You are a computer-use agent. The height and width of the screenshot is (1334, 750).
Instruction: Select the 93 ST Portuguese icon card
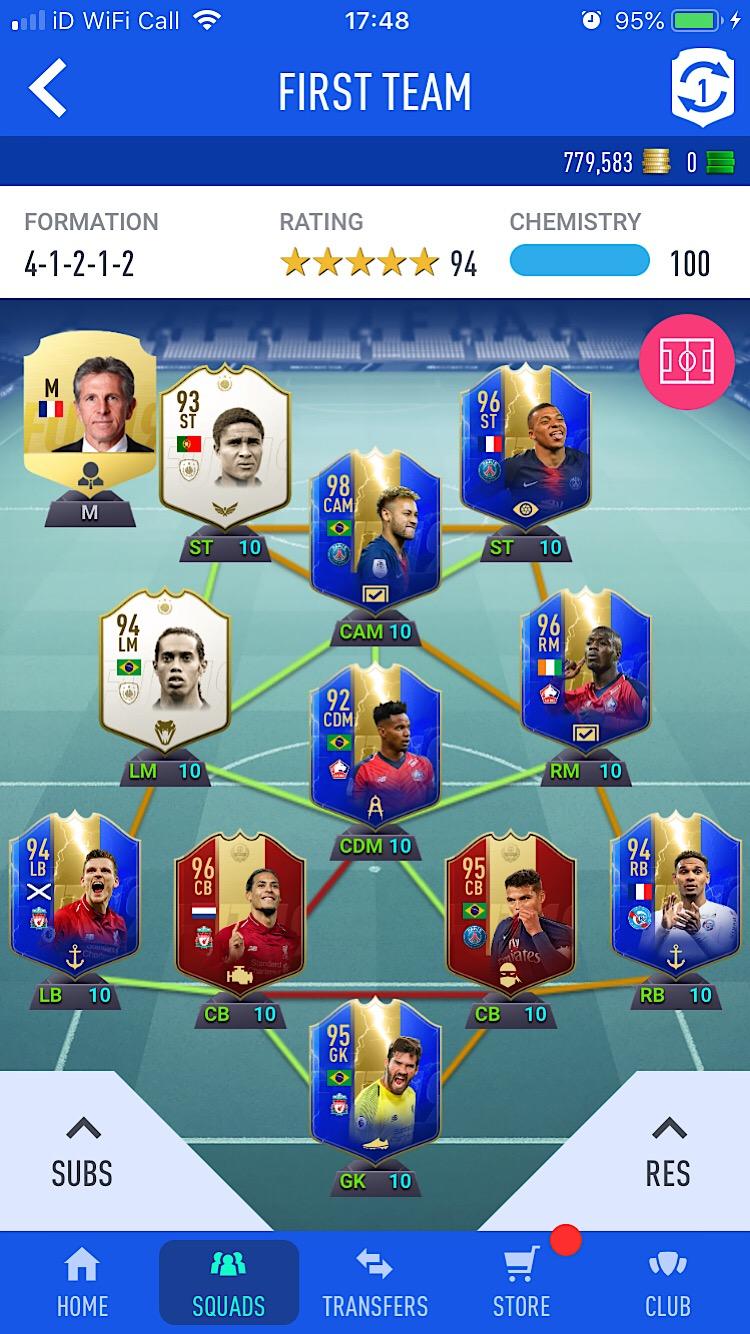click(225, 445)
